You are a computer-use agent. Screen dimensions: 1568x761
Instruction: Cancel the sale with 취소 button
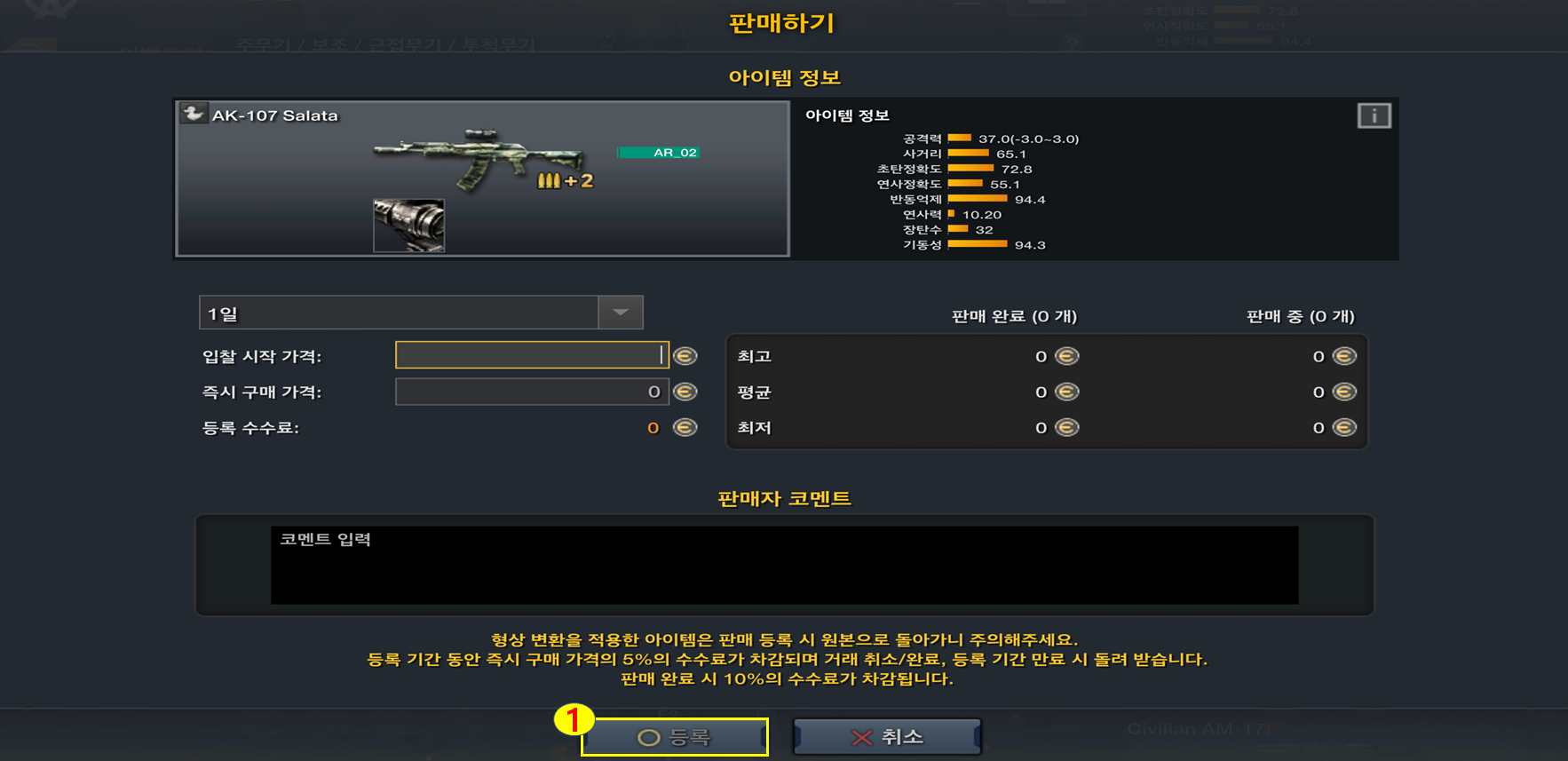click(887, 737)
